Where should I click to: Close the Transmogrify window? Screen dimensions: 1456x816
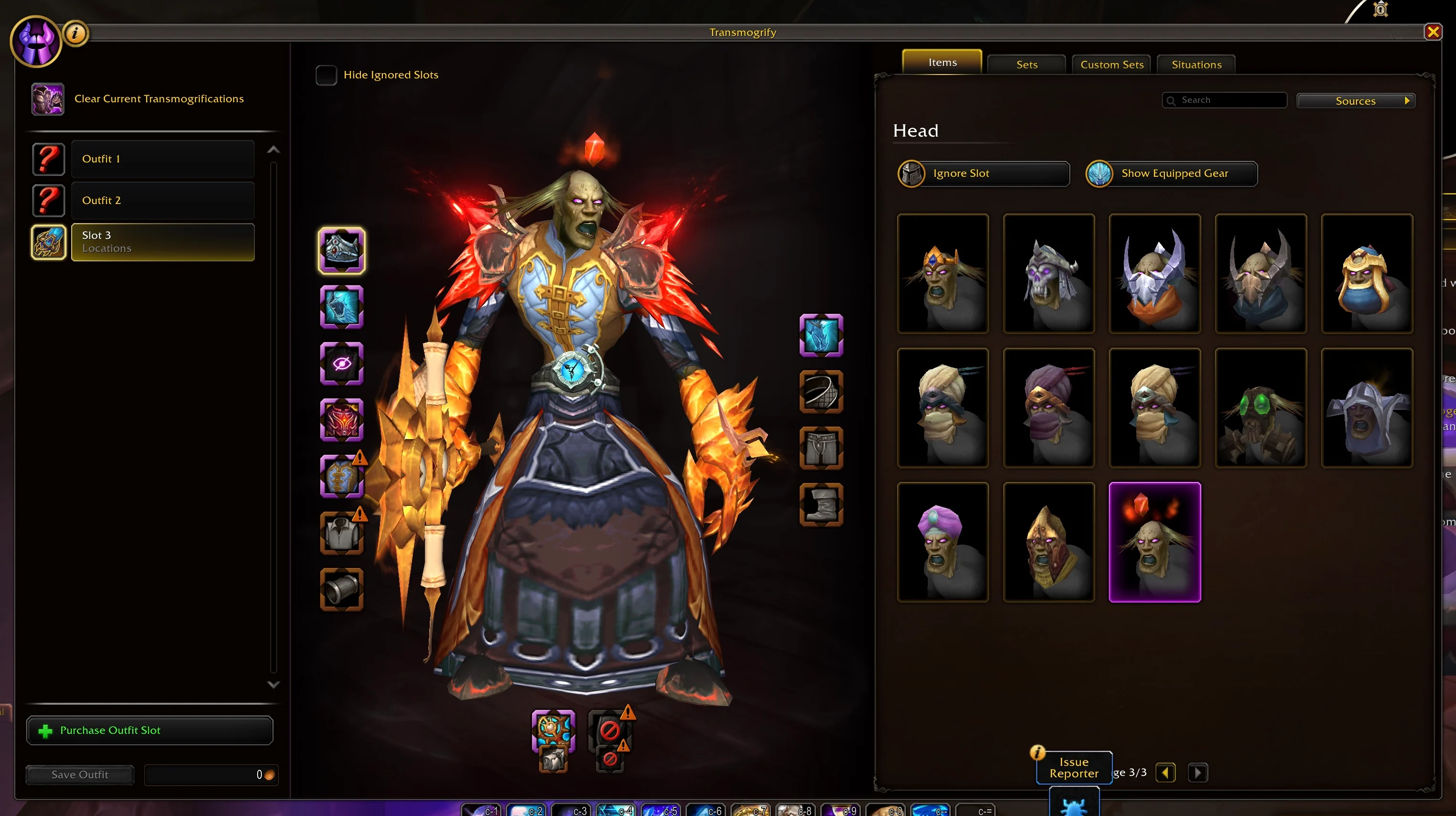pos(1432,32)
